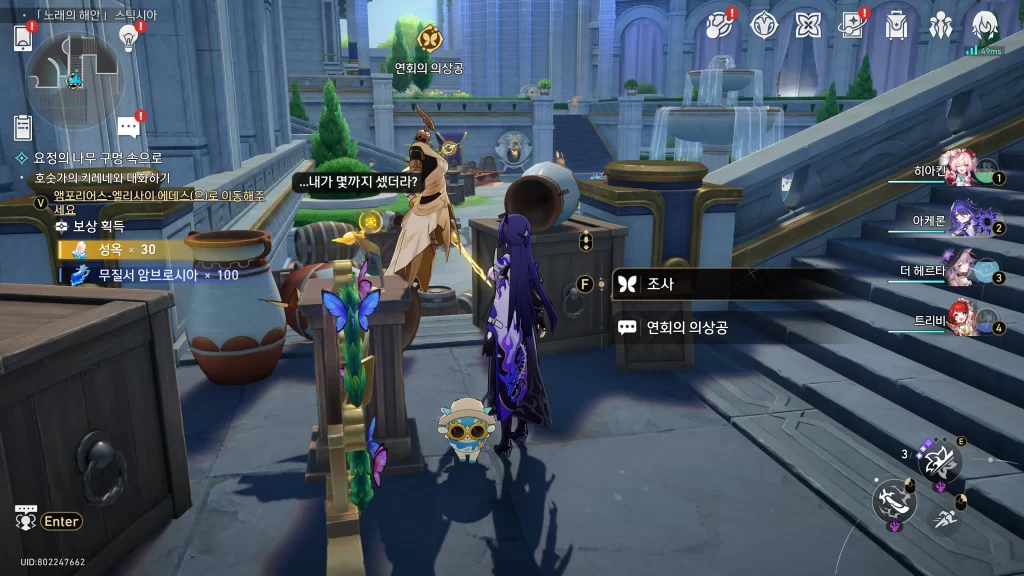Open the chat speech bubble icon
Viewport: 1024px width, 576px height.
(127, 127)
